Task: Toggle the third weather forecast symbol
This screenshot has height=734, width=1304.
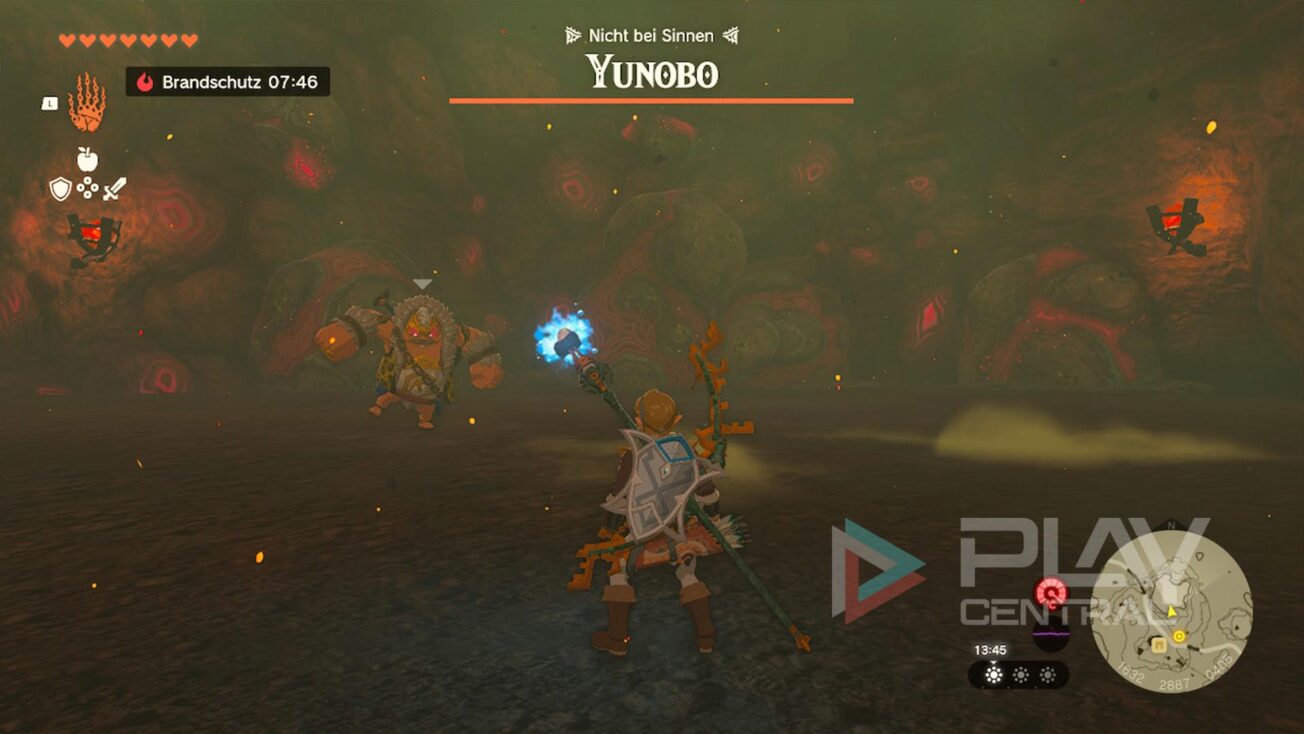Action: [1047, 674]
